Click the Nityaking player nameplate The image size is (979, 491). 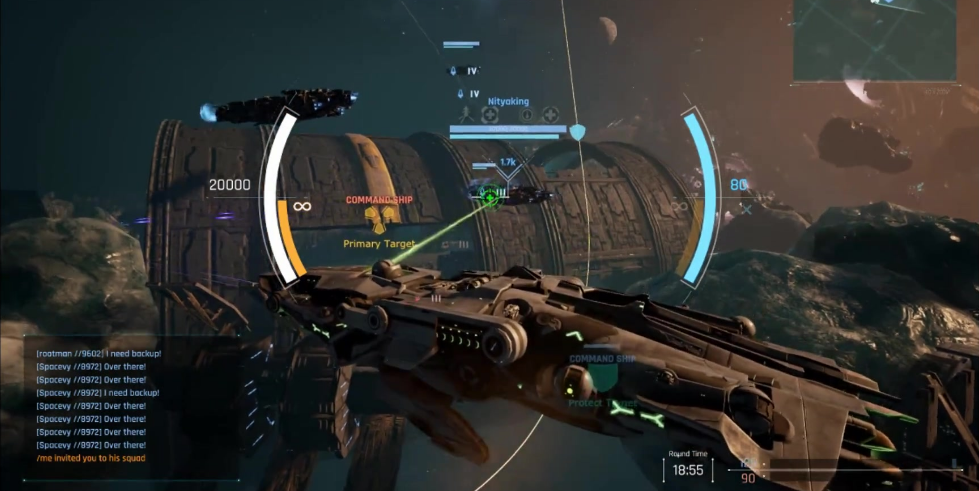[507, 102]
